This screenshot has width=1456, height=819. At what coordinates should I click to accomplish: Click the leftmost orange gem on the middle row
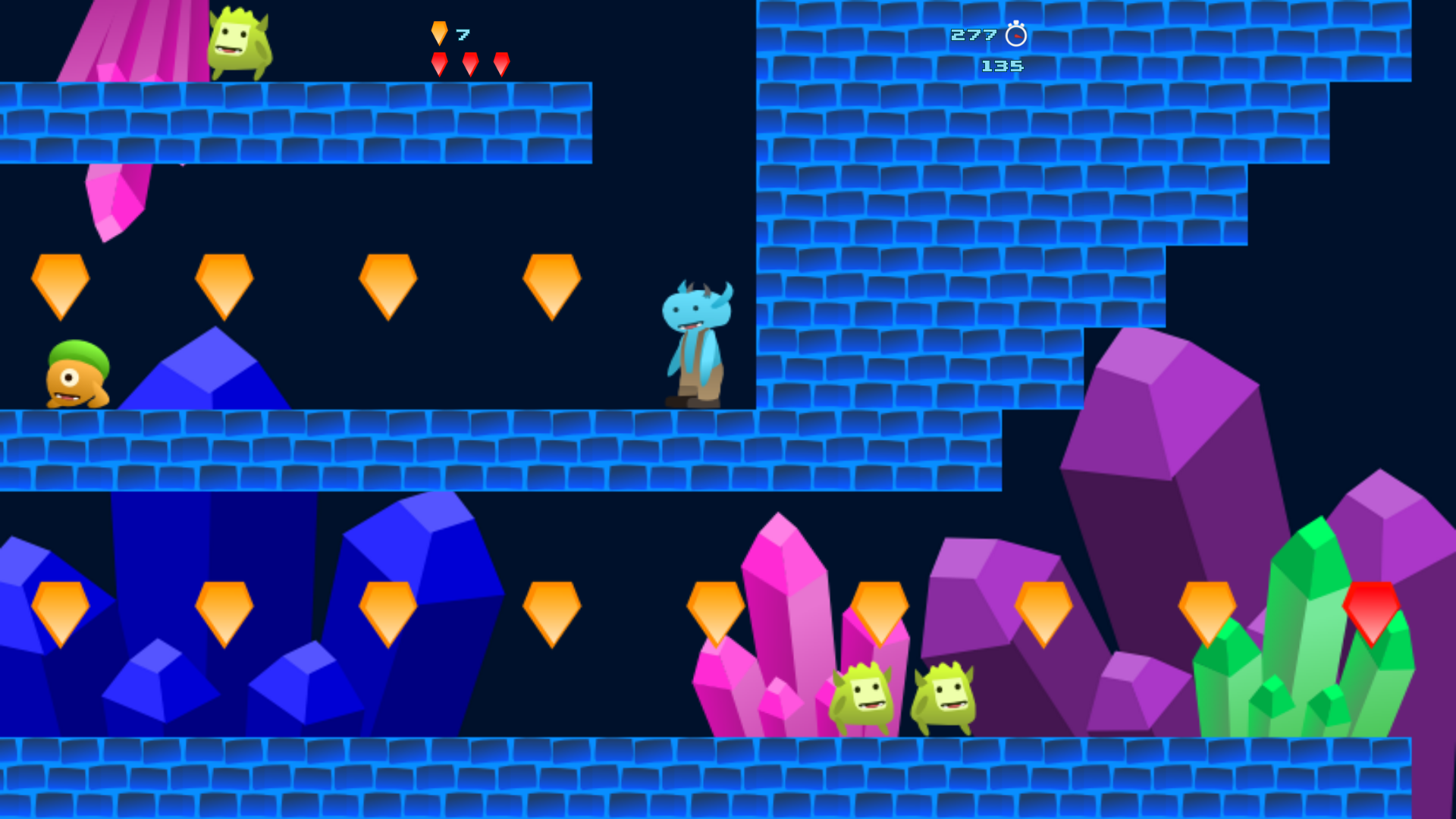[x=61, y=284]
